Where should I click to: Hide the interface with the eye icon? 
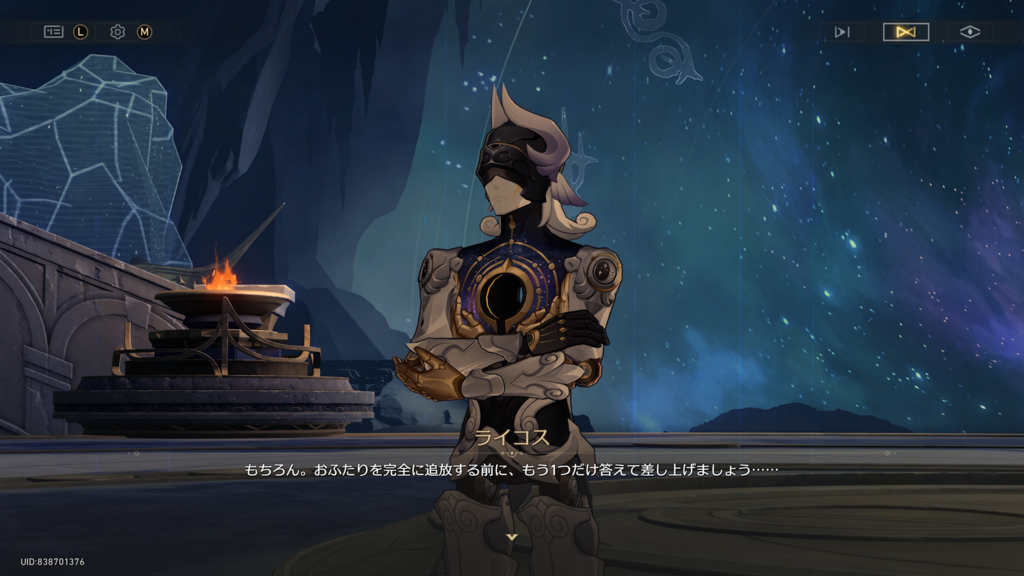(x=969, y=32)
